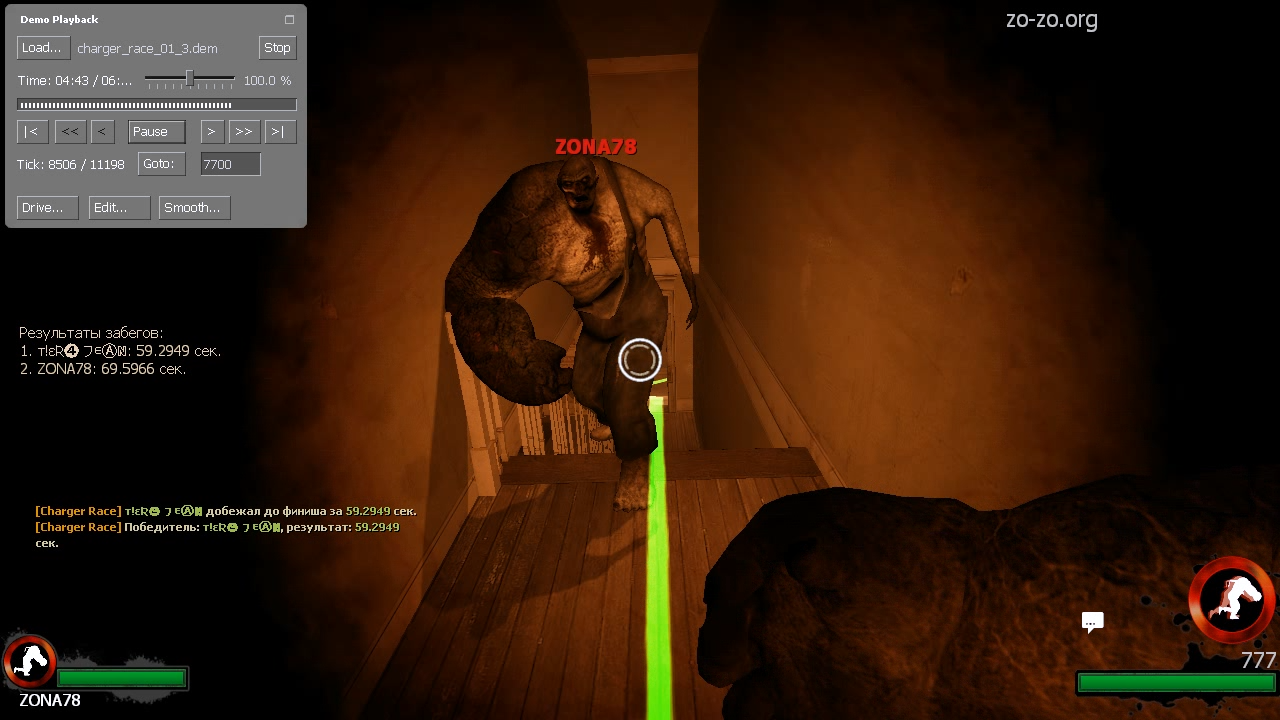
Task: Adjust the playback speed slider
Action: pyautogui.click(x=189, y=79)
